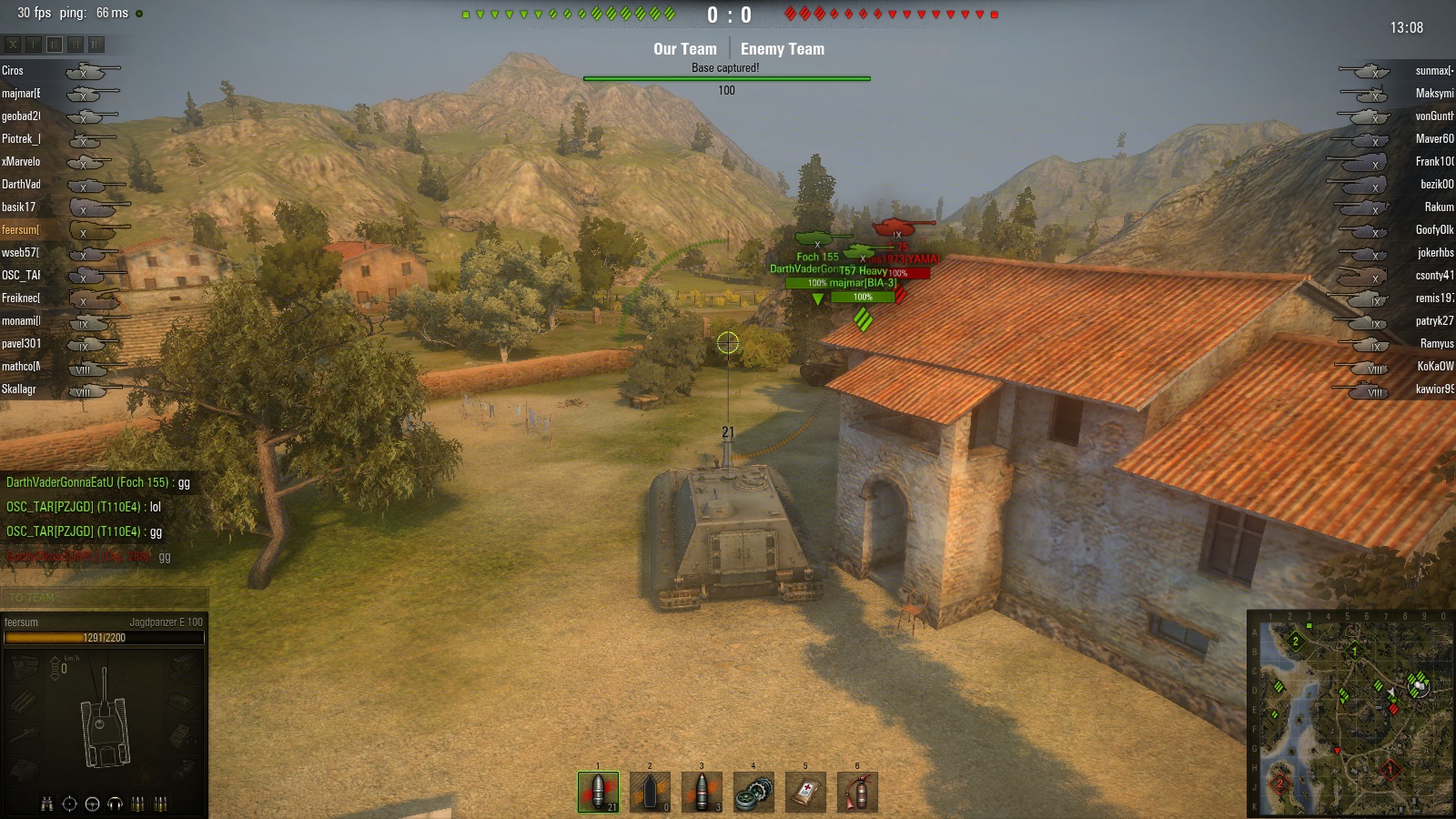This screenshot has height=819, width=1456.
Task: Hide the team player list with the X button
Action: coord(13,44)
